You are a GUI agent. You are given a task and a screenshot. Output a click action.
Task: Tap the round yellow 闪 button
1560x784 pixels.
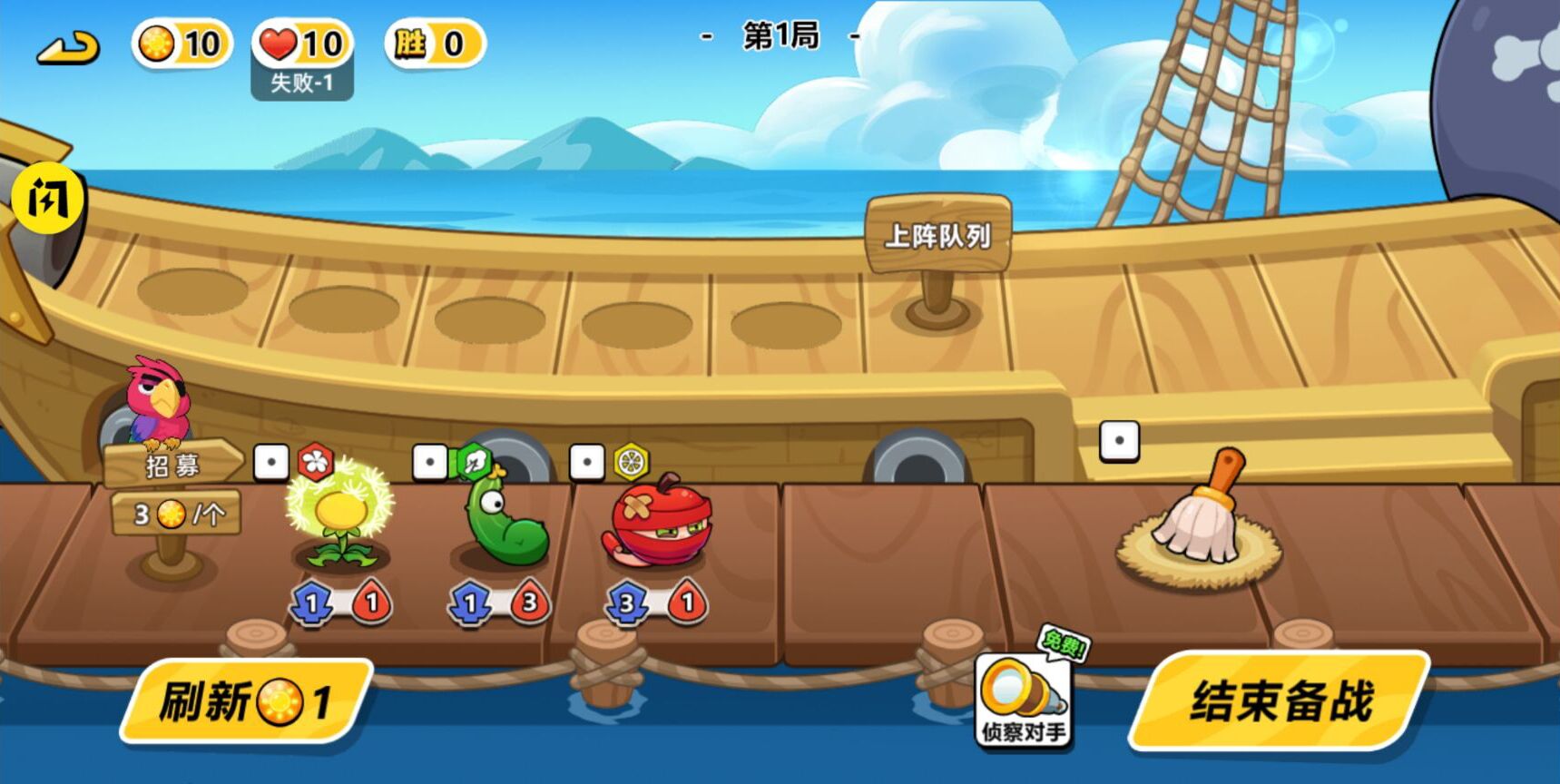coord(47,198)
